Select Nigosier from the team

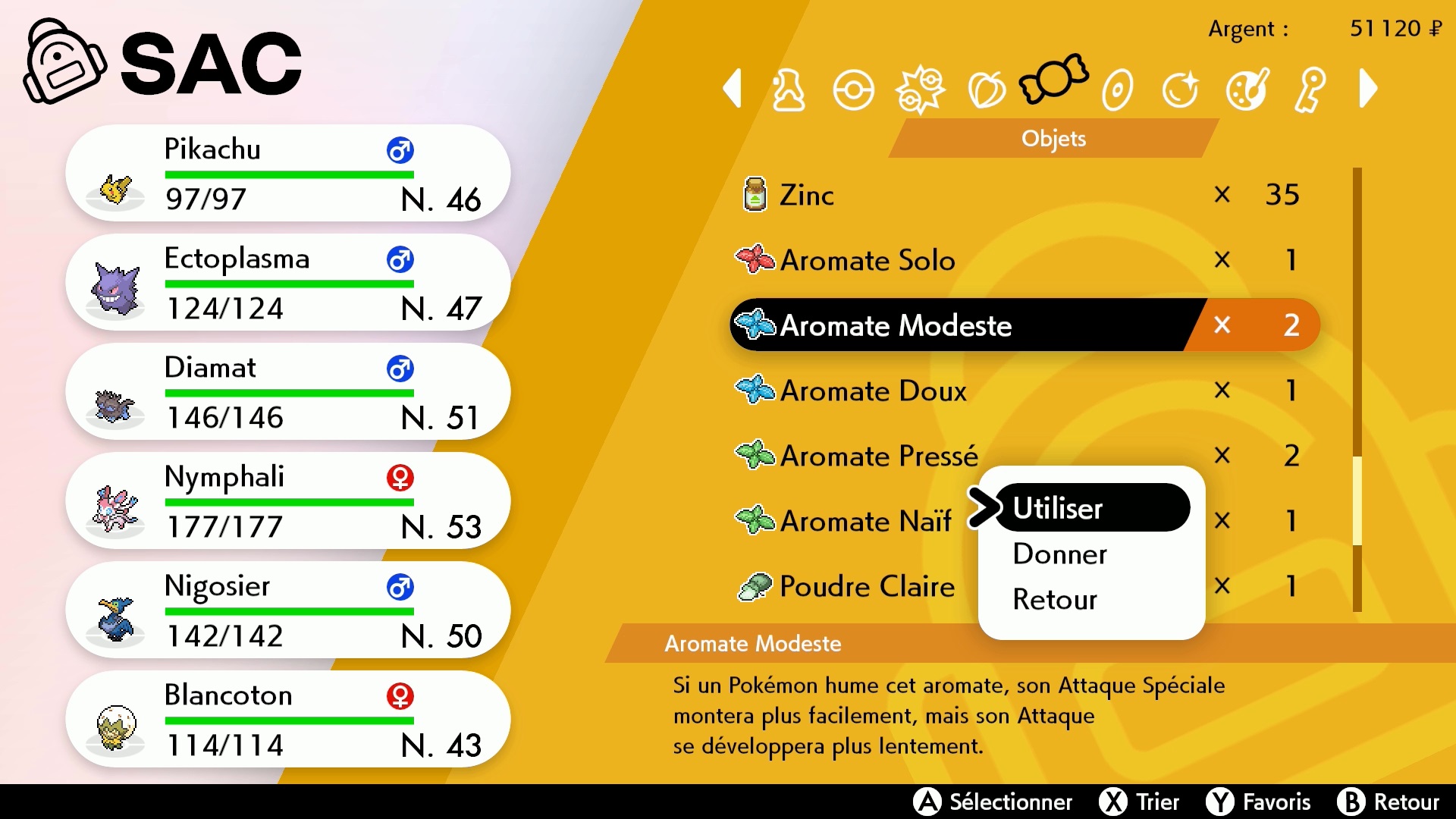288,610
